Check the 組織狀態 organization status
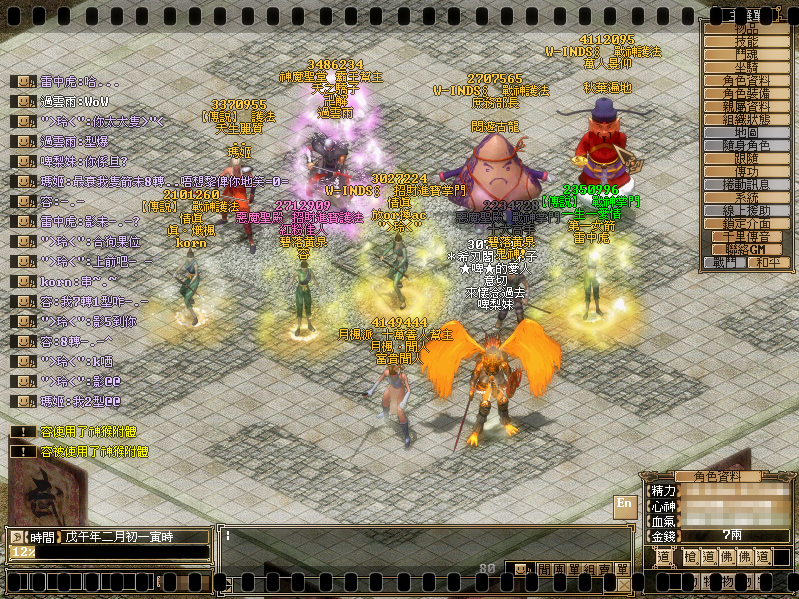Image resolution: width=799 pixels, height=599 pixels. 746,119
